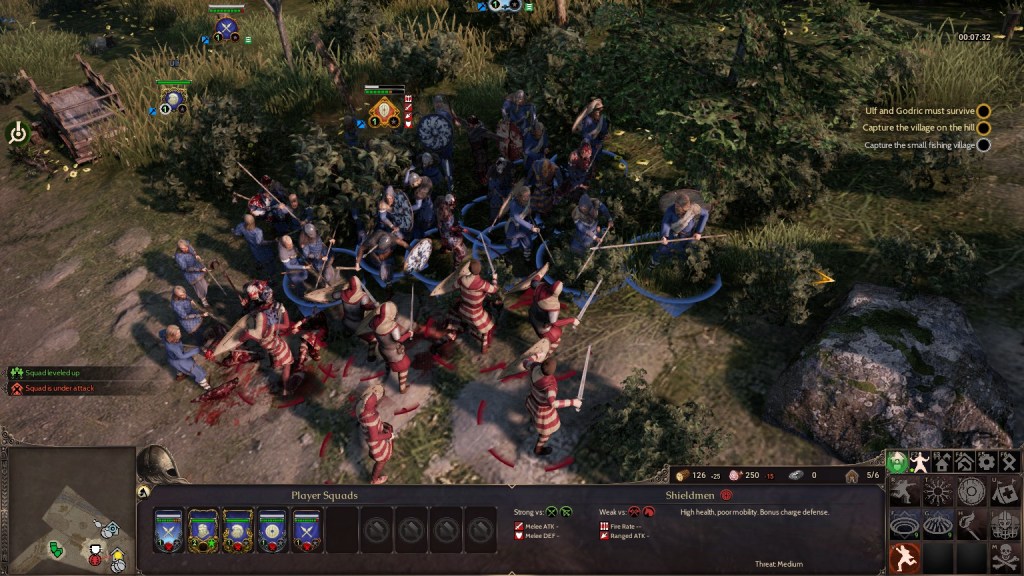Open the minimap in the corner
Screen dimensions: 1024x576
68,510
